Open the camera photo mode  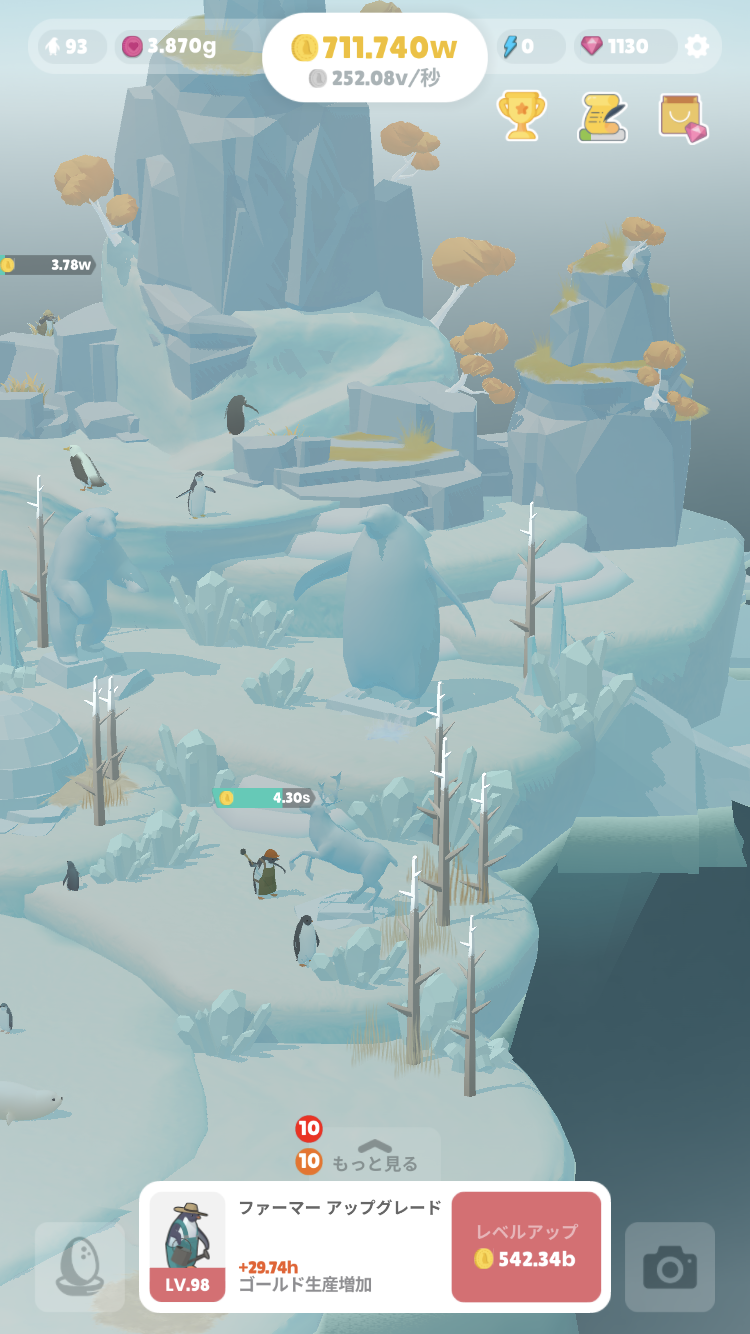pyautogui.click(x=670, y=1267)
